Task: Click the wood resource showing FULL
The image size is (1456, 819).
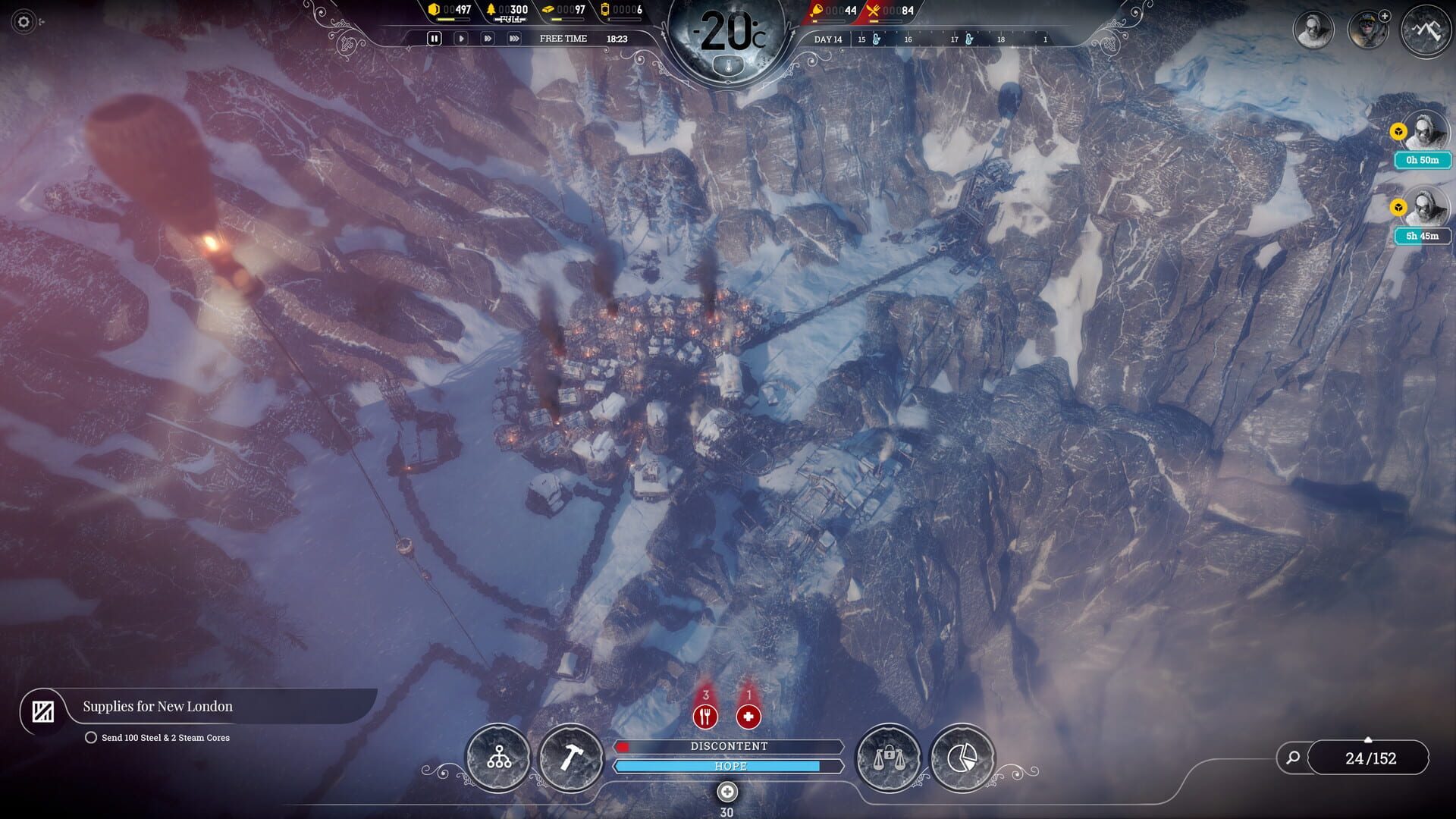Action: [x=492, y=11]
